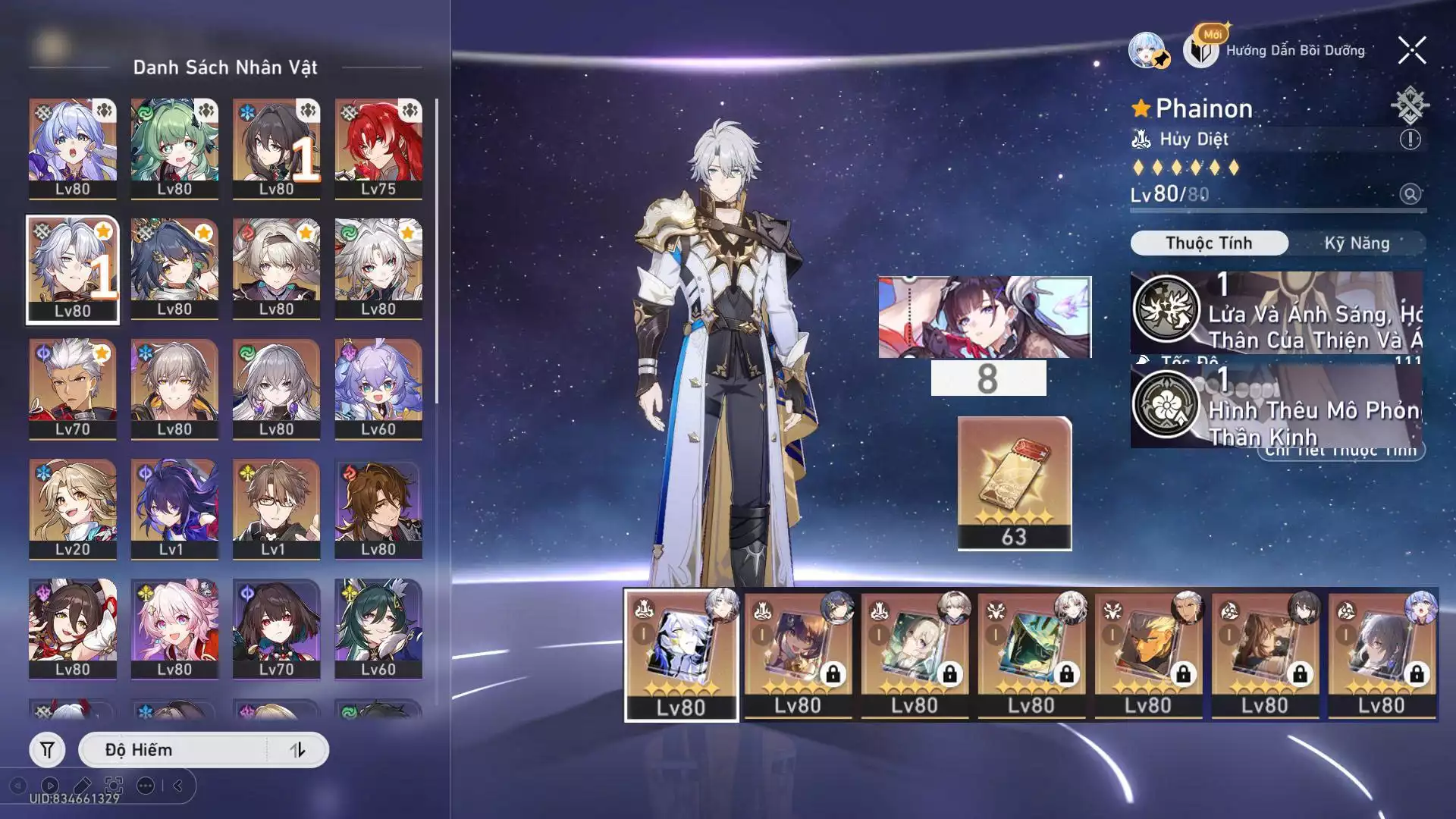The height and width of the screenshot is (819, 1456).
Task: Open the pinned avatar icon at top
Action: [x=1148, y=51]
